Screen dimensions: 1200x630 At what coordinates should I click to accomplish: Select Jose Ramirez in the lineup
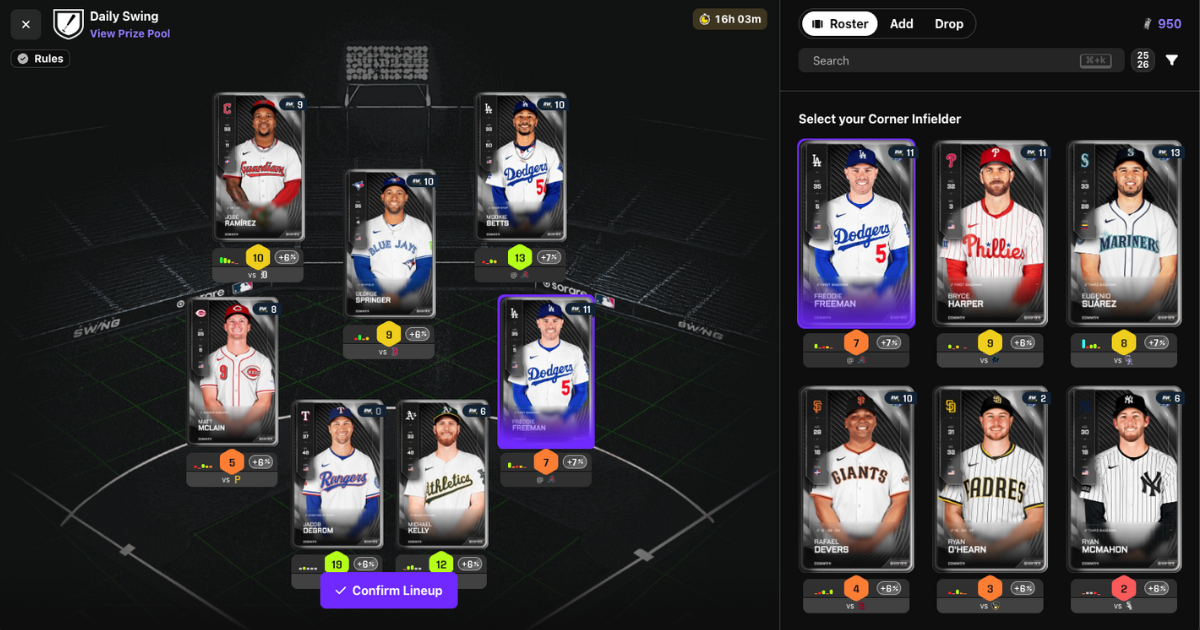[x=259, y=167]
